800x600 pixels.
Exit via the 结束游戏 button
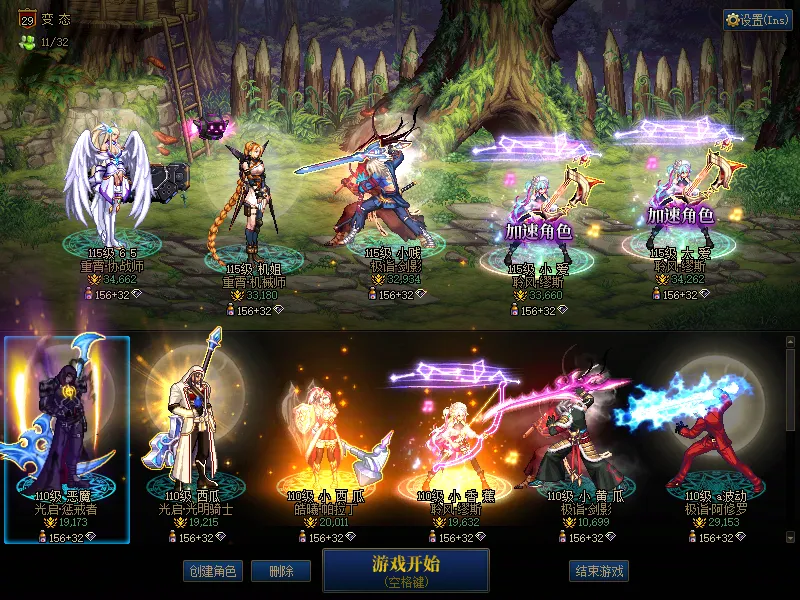point(599,571)
